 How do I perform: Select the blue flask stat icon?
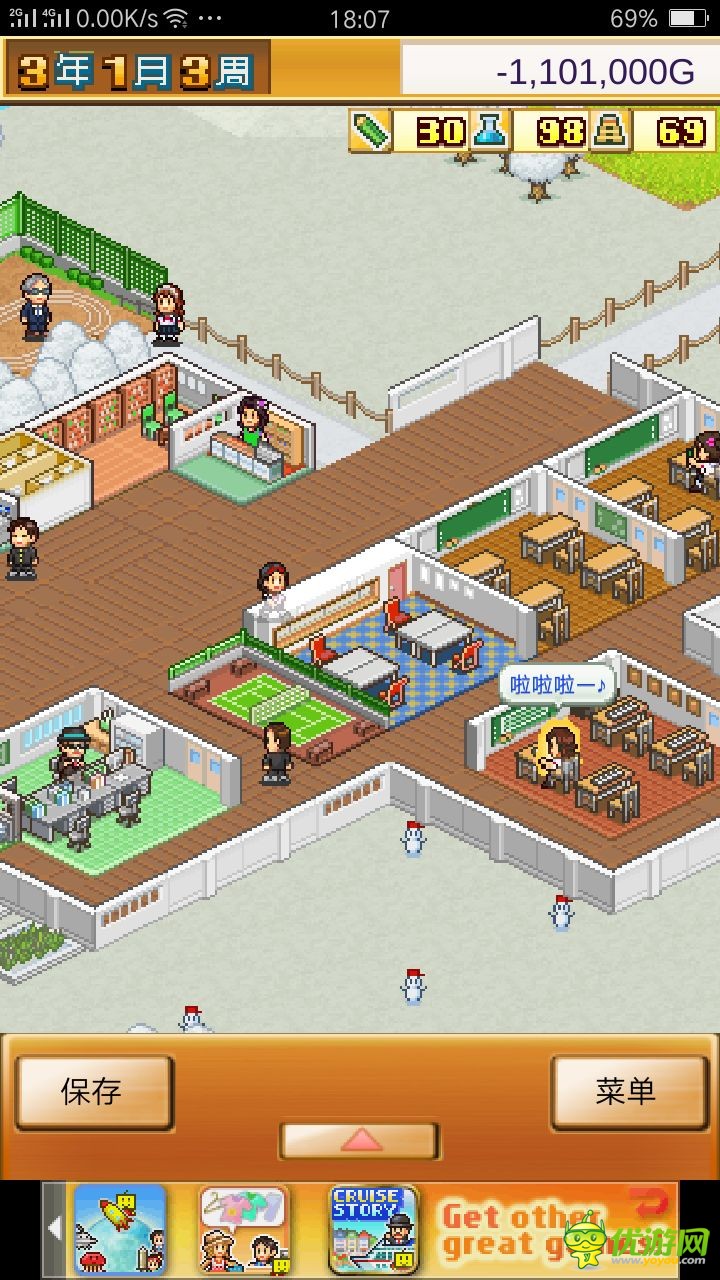pos(491,132)
